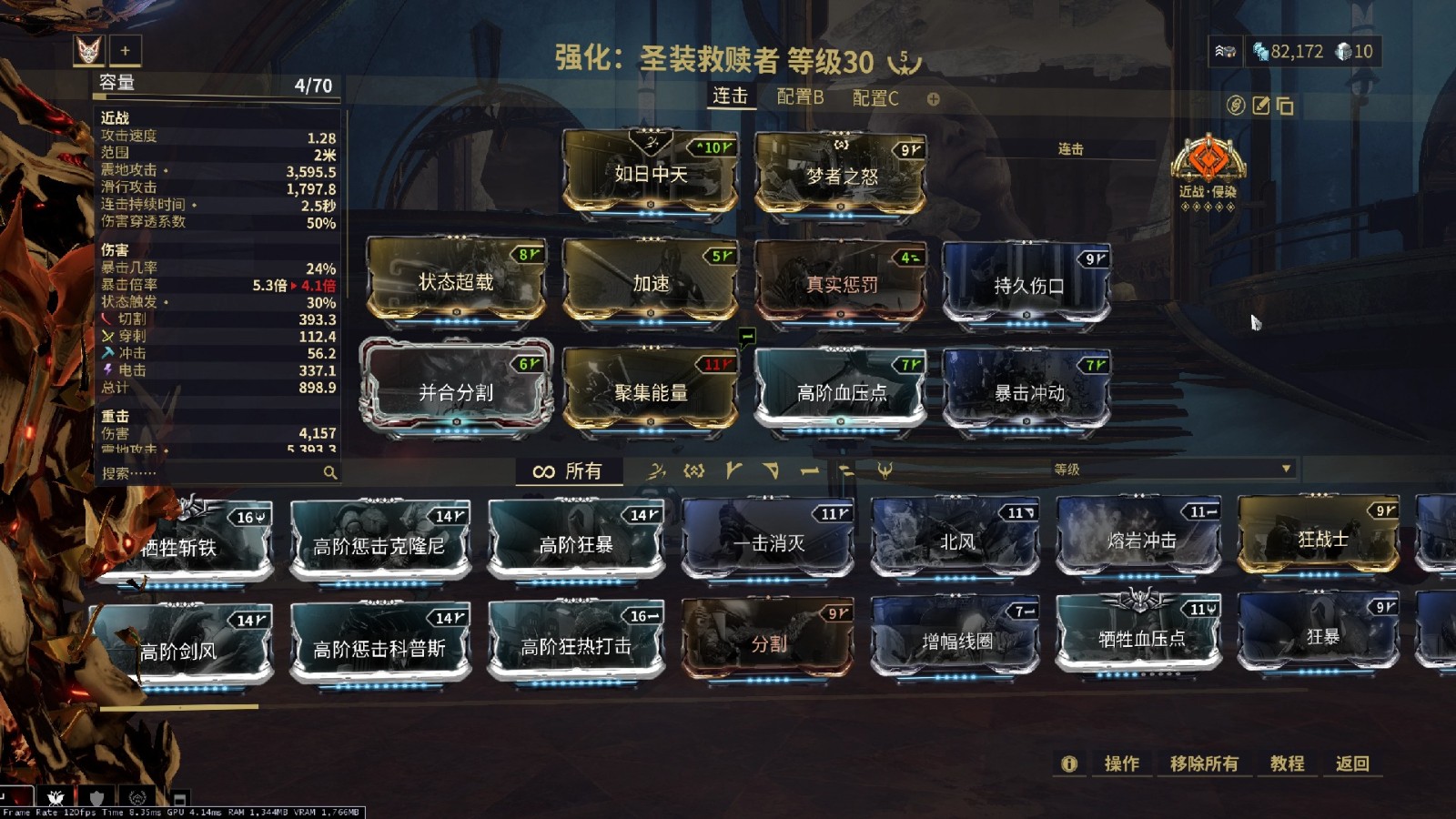
Task: Open the 教程 tutorial
Action: coord(1287,763)
